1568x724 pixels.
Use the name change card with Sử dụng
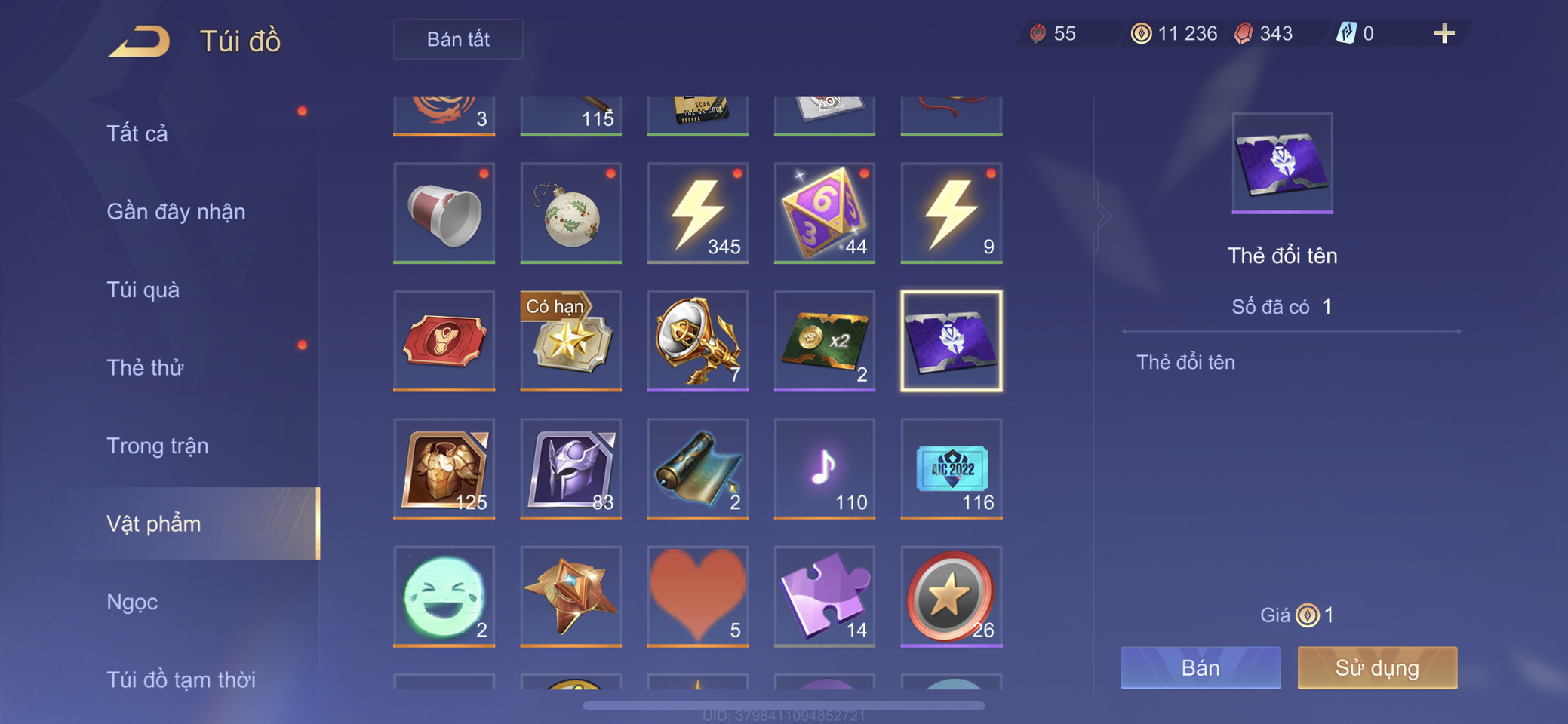(1377, 667)
